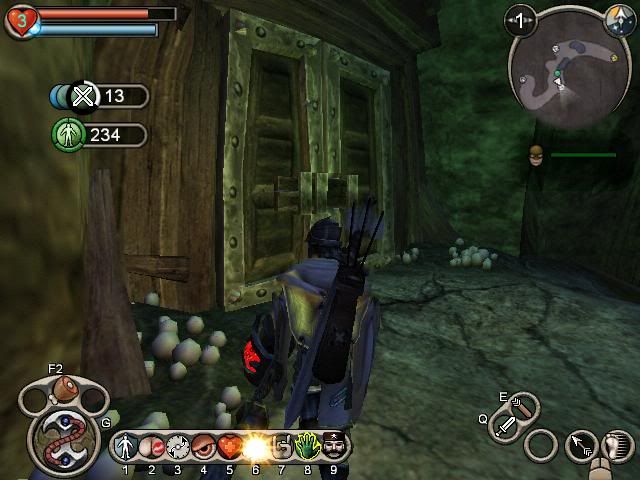Click the crossed swords combat multiplier icon
Image resolution: width=640 pixels, height=480 pixels.
[x=85, y=96]
